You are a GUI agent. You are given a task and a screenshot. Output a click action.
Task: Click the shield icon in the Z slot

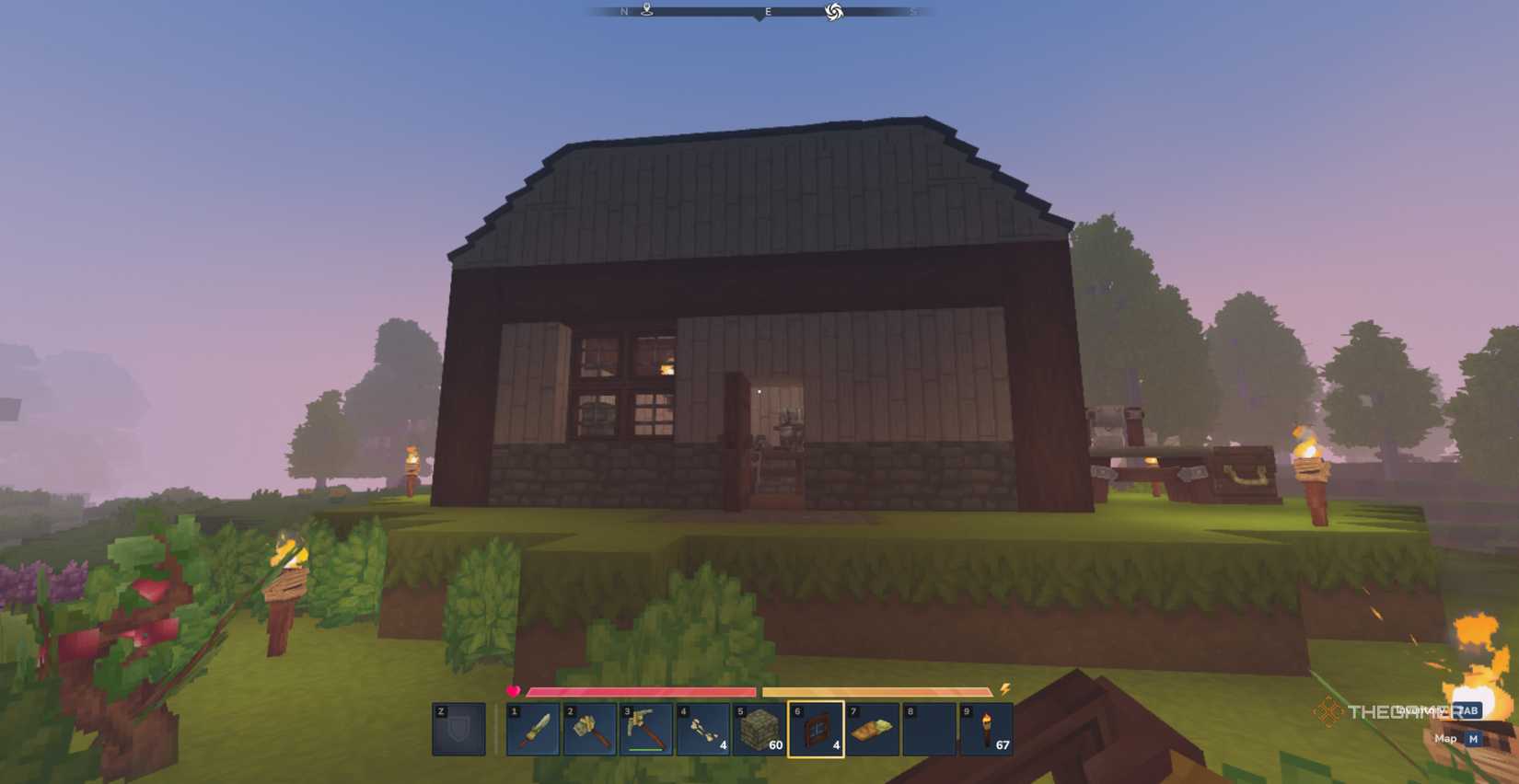458,730
